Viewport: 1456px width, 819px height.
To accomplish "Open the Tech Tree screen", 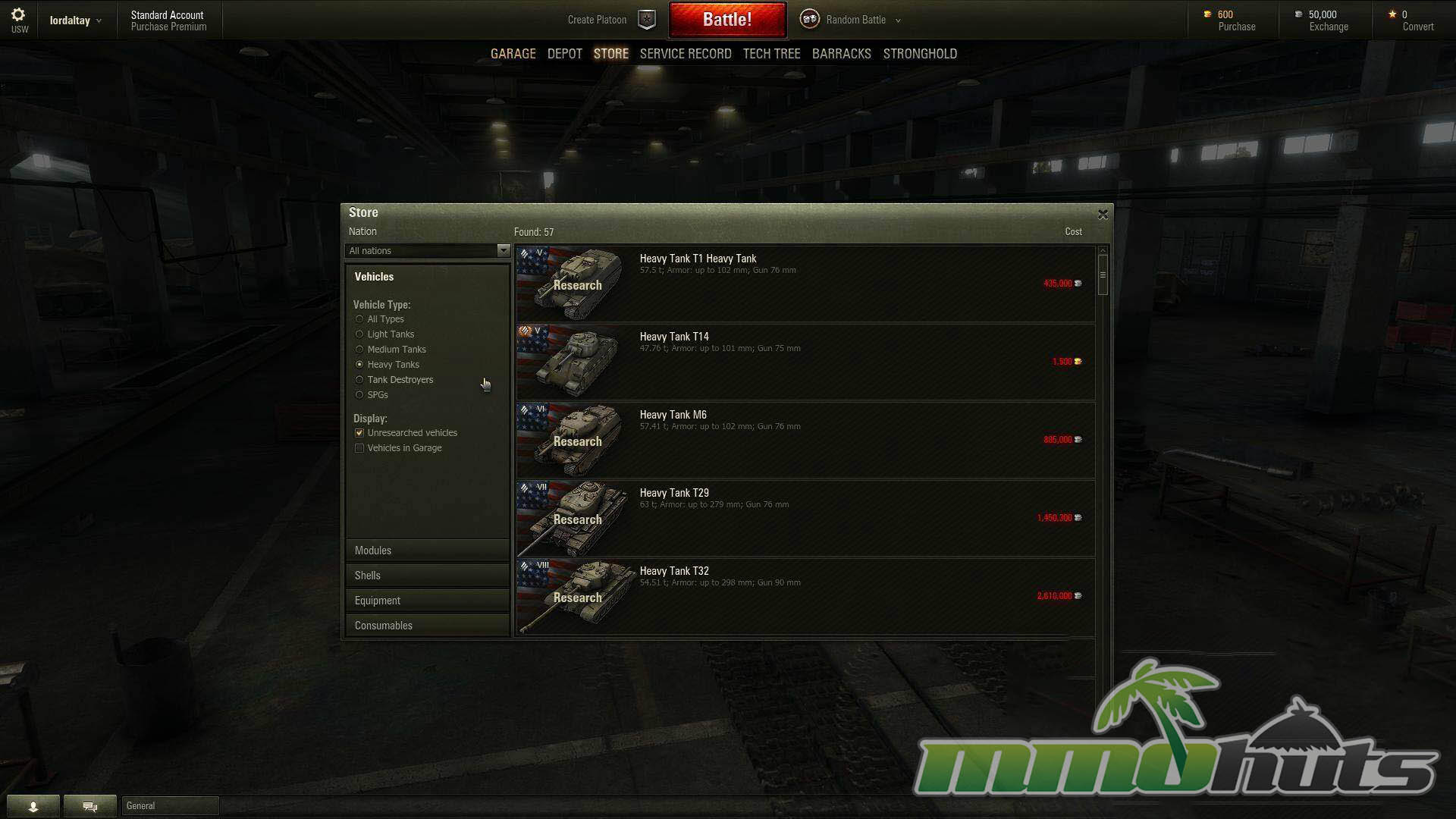I will pos(771,54).
